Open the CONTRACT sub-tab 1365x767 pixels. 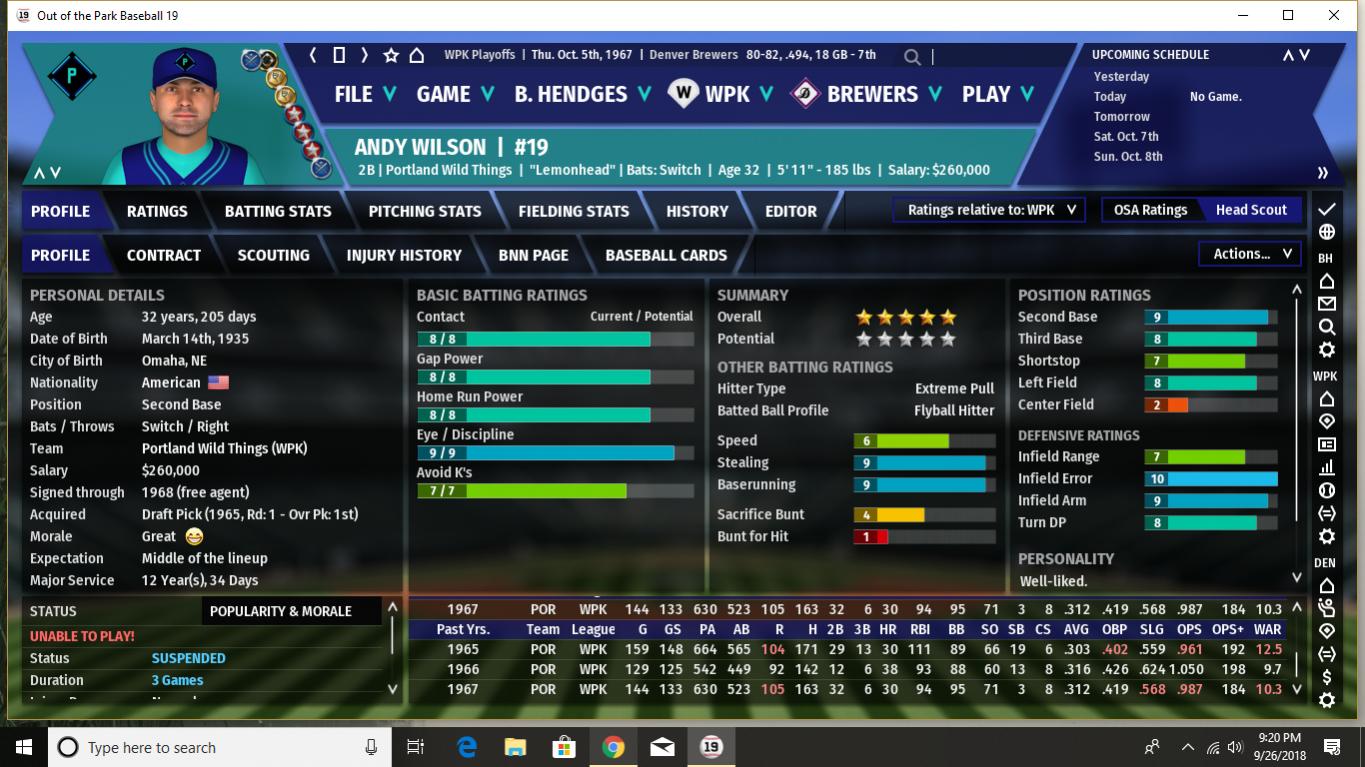(164, 255)
